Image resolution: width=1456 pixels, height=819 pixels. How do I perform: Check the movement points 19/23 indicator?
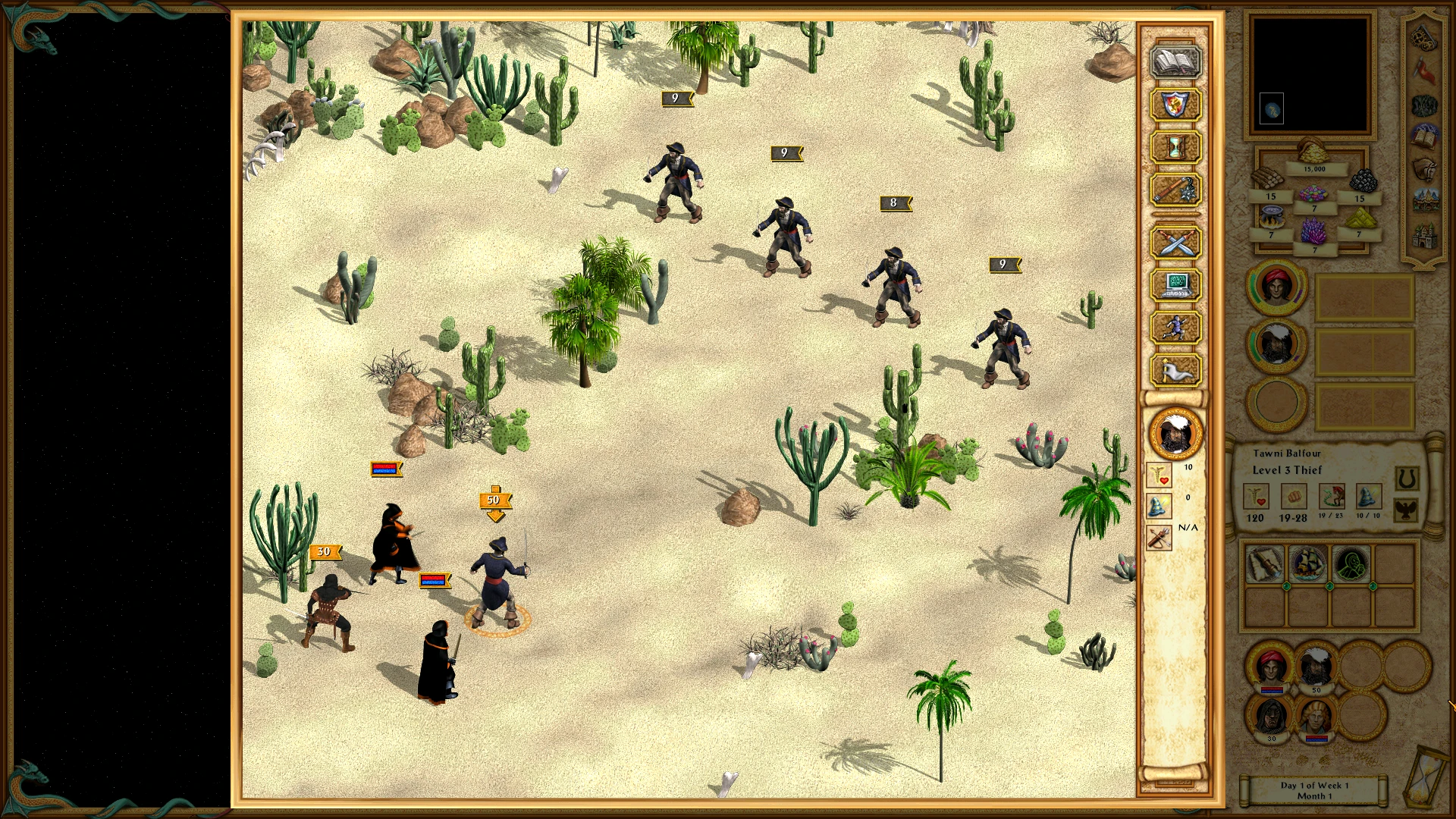click(x=1332, y=497)
